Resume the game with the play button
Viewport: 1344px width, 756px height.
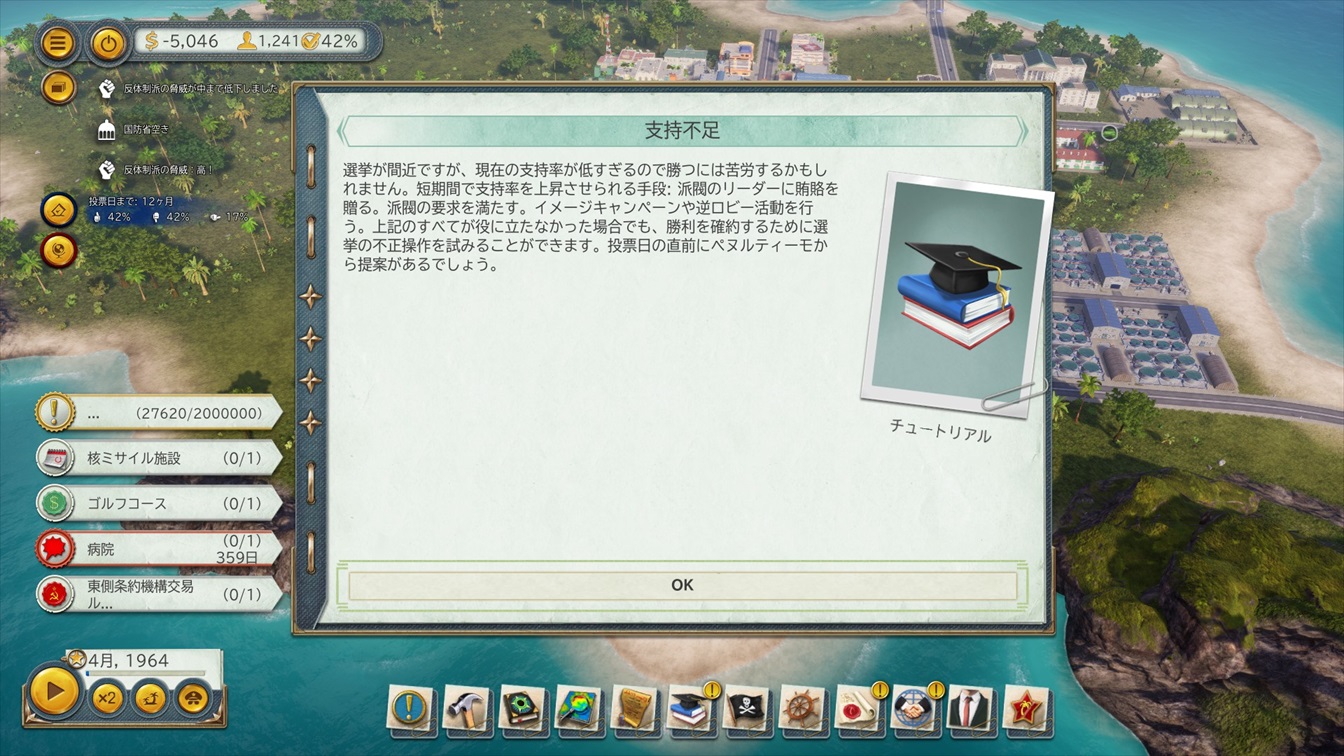coord(54,689)
